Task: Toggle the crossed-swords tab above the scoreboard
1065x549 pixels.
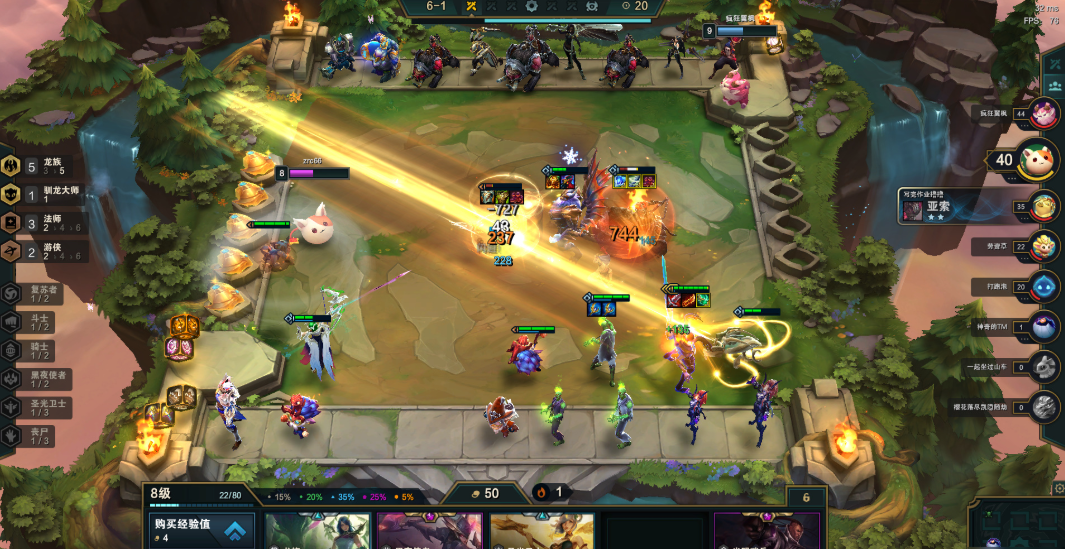Action: [x=1054, y=63]
